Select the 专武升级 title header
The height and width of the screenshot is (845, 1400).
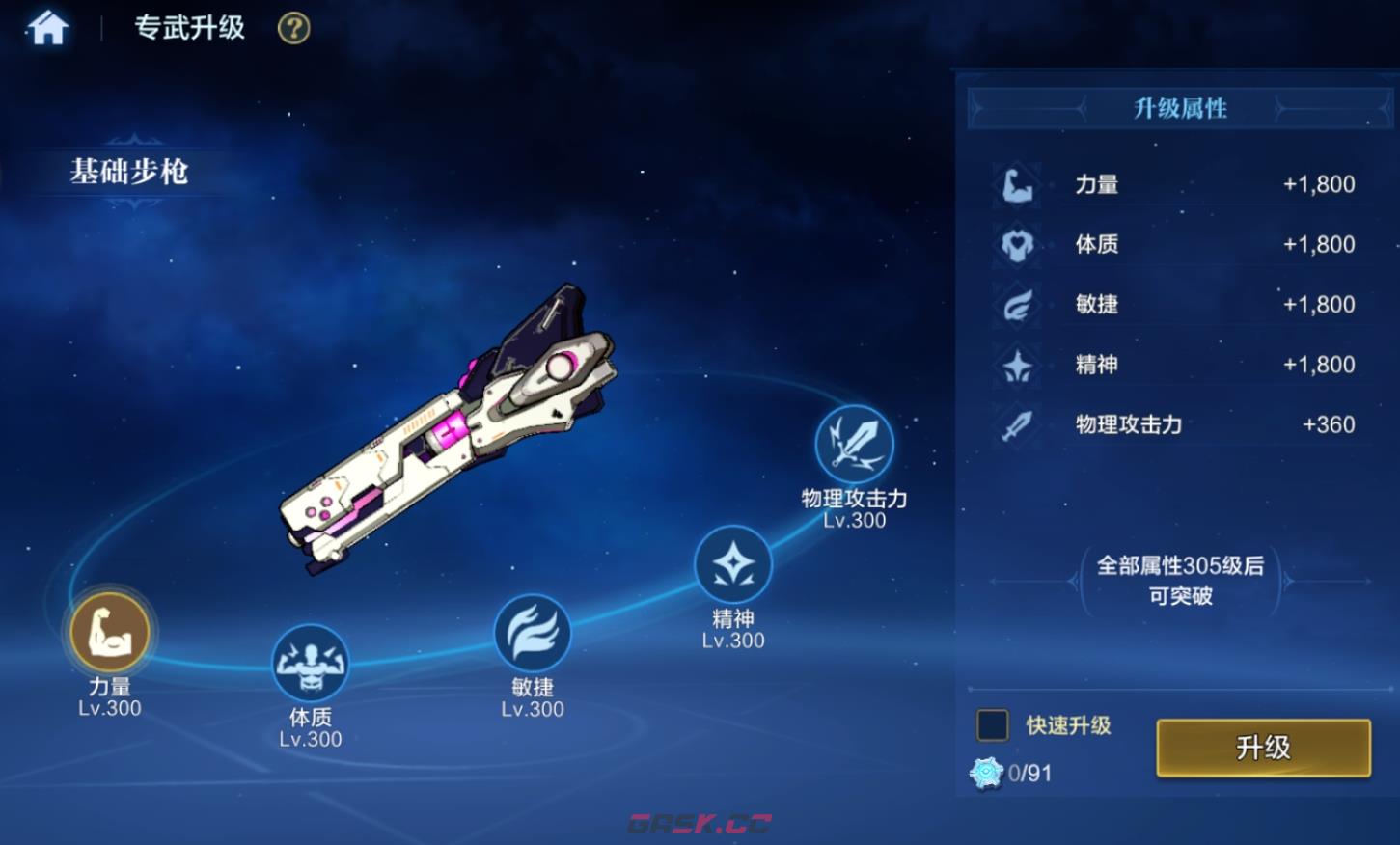[189, 29]
